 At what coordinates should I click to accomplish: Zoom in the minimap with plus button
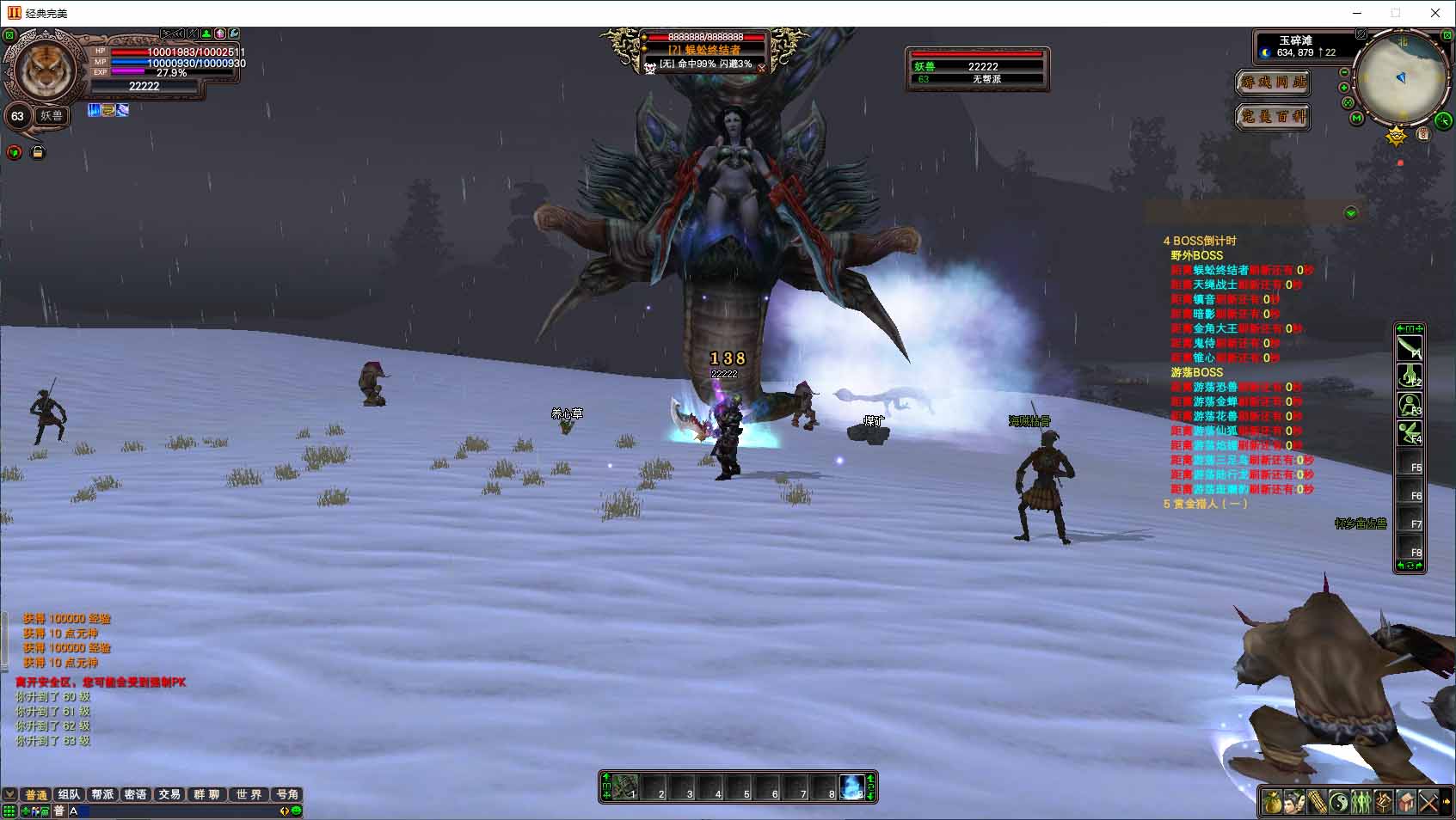pyautogui.click(x=1344, y=88)
